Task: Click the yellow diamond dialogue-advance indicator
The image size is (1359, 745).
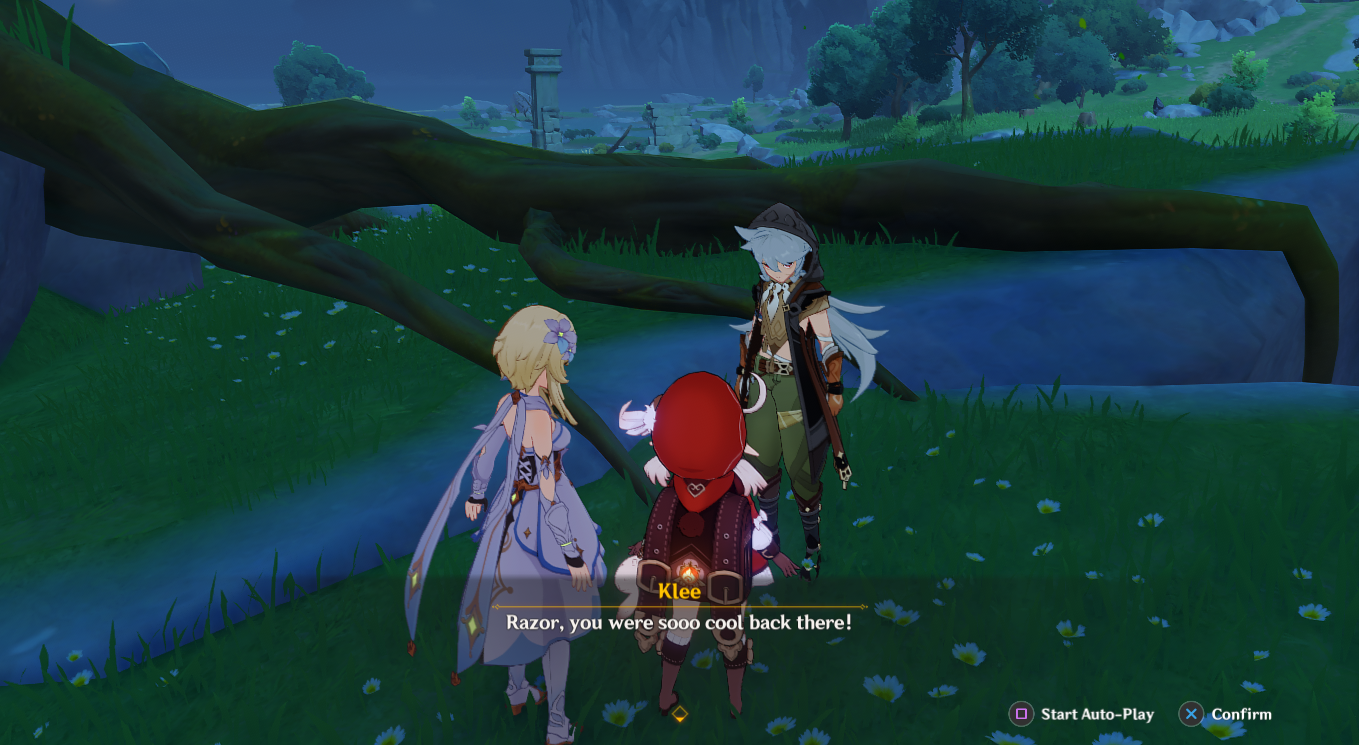Action: click(680, 713)
